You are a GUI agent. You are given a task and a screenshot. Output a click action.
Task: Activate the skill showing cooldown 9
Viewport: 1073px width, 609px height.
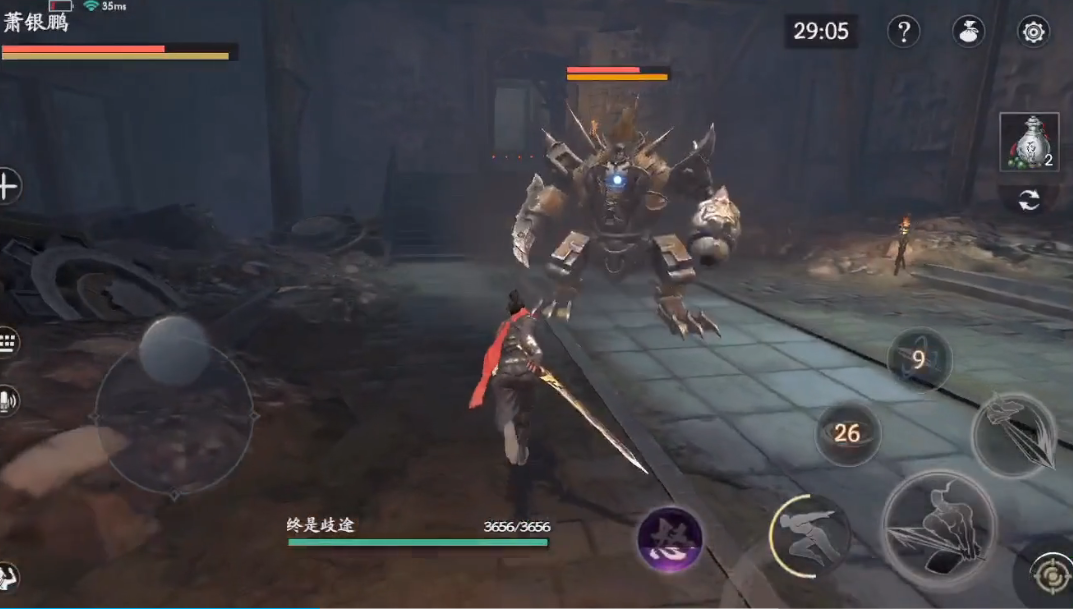click(x=919, y=360)
